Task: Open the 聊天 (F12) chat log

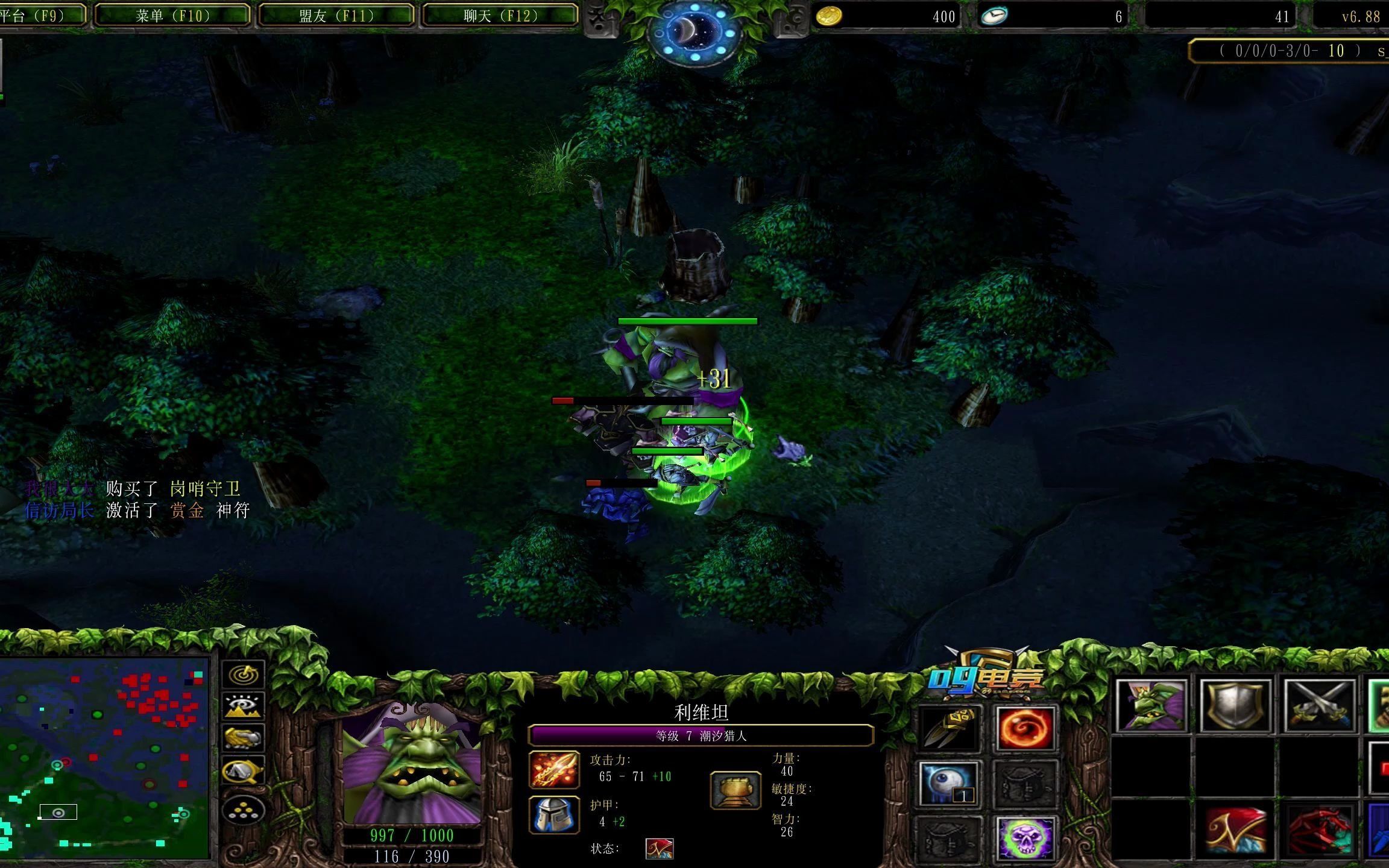Action: tap(500, 16)
